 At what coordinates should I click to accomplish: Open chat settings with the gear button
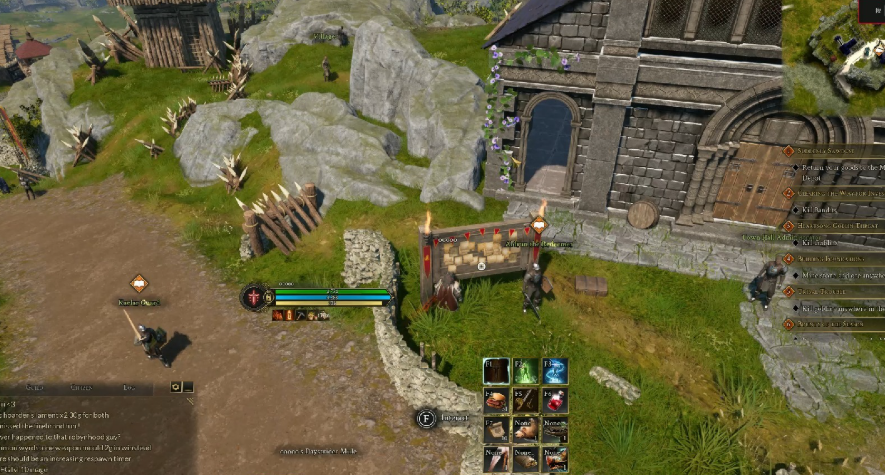(x=175, y=386)
